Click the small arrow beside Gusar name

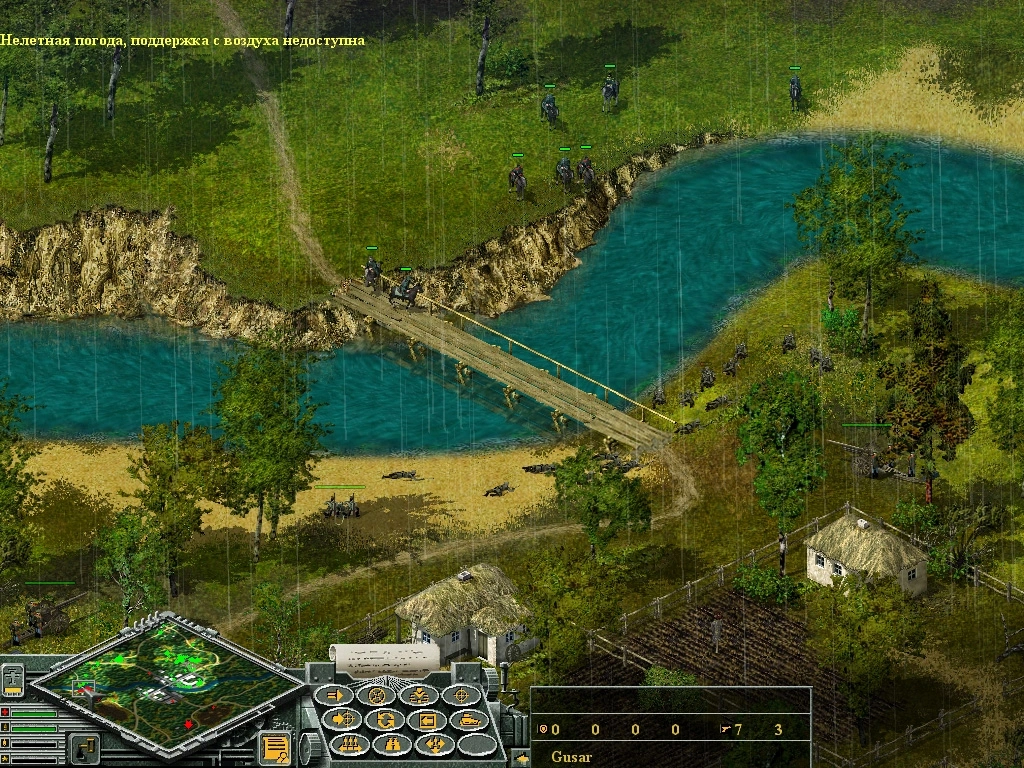pyautogui.click(x=522, y=758)
